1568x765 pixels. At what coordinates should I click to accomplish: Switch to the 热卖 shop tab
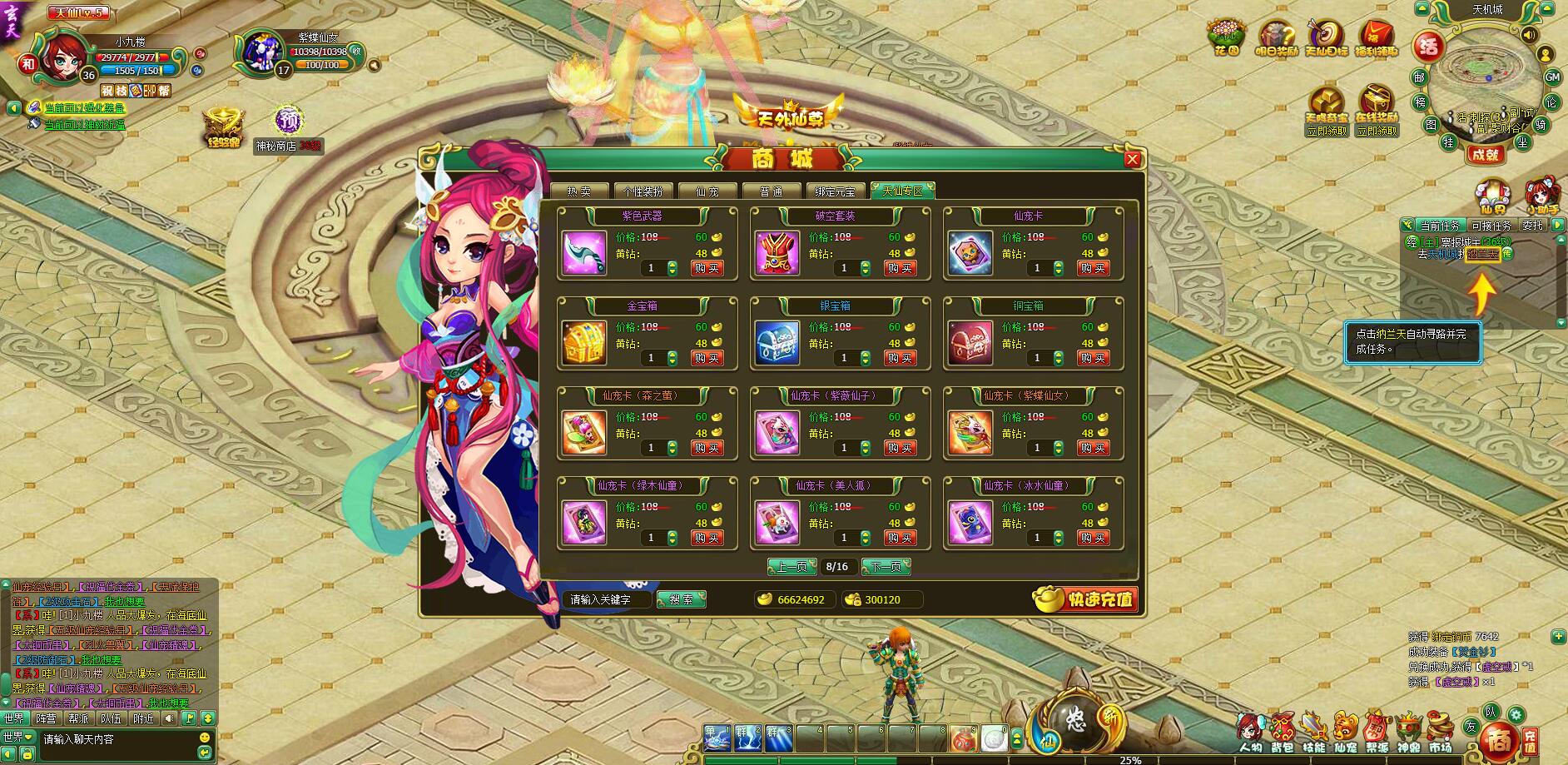click(x=581, y=190)
